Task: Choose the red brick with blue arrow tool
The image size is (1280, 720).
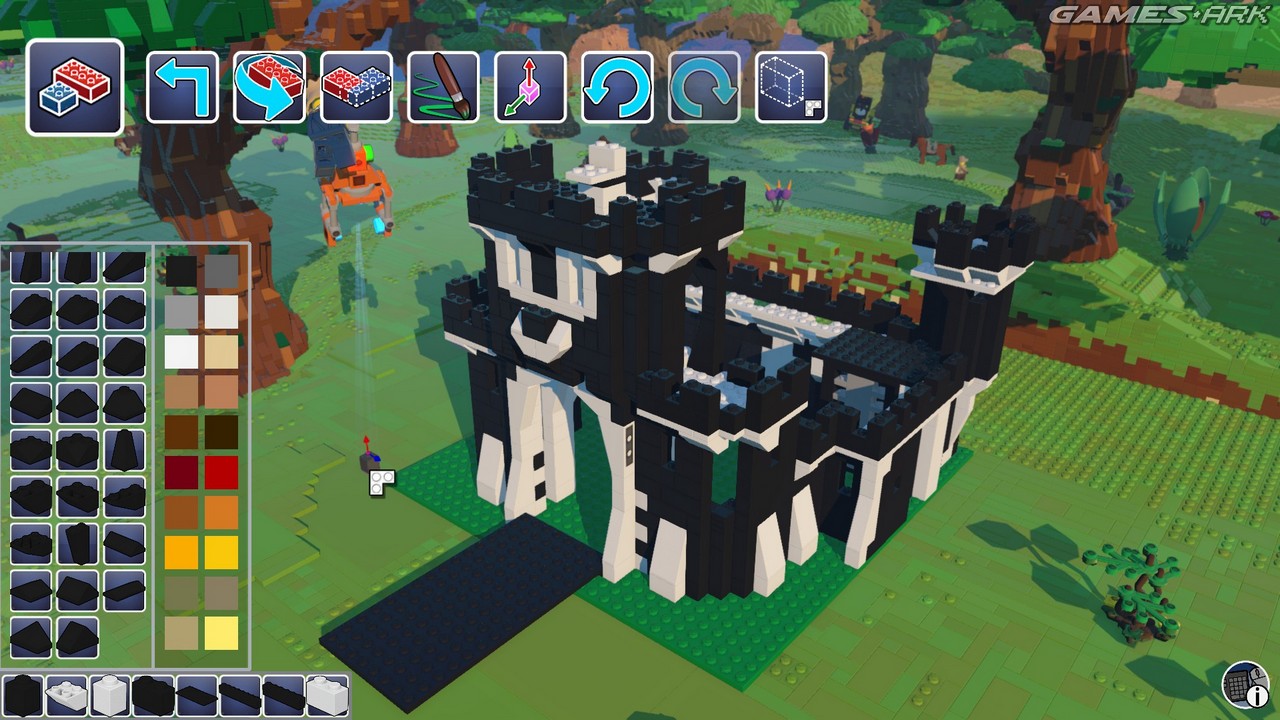Action: click(x=269, y=88)
